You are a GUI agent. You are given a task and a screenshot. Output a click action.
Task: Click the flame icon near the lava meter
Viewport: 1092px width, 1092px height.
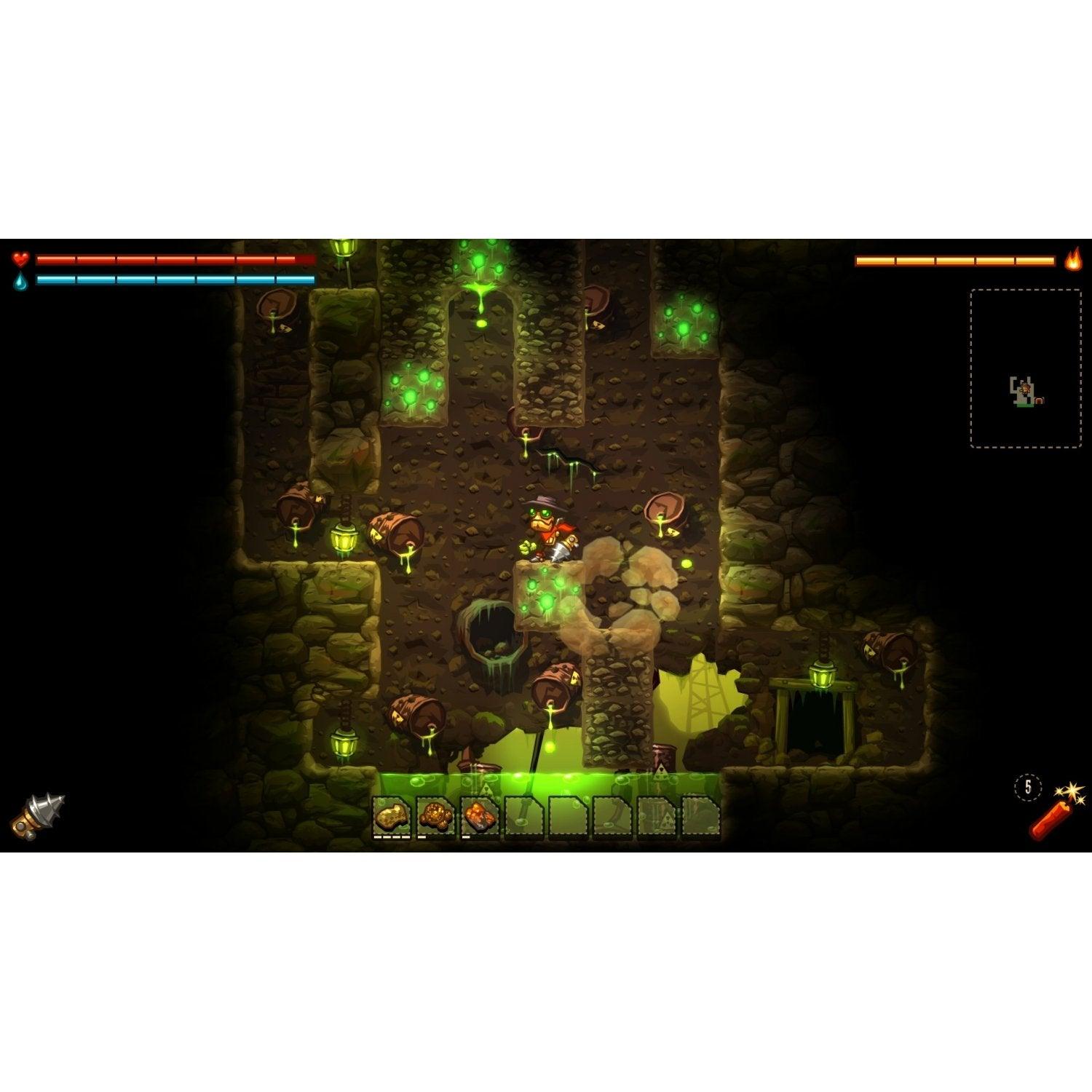pyautogui.click(x=1072, y=260)
